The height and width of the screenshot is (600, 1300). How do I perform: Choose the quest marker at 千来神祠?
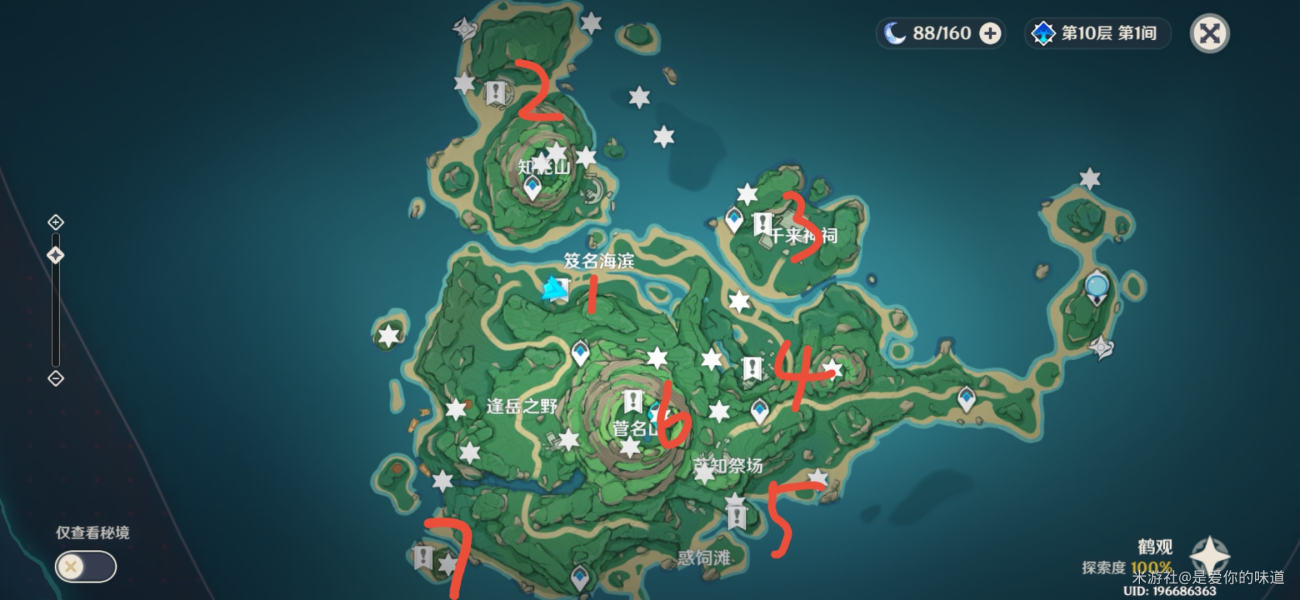tap(762, 222)
